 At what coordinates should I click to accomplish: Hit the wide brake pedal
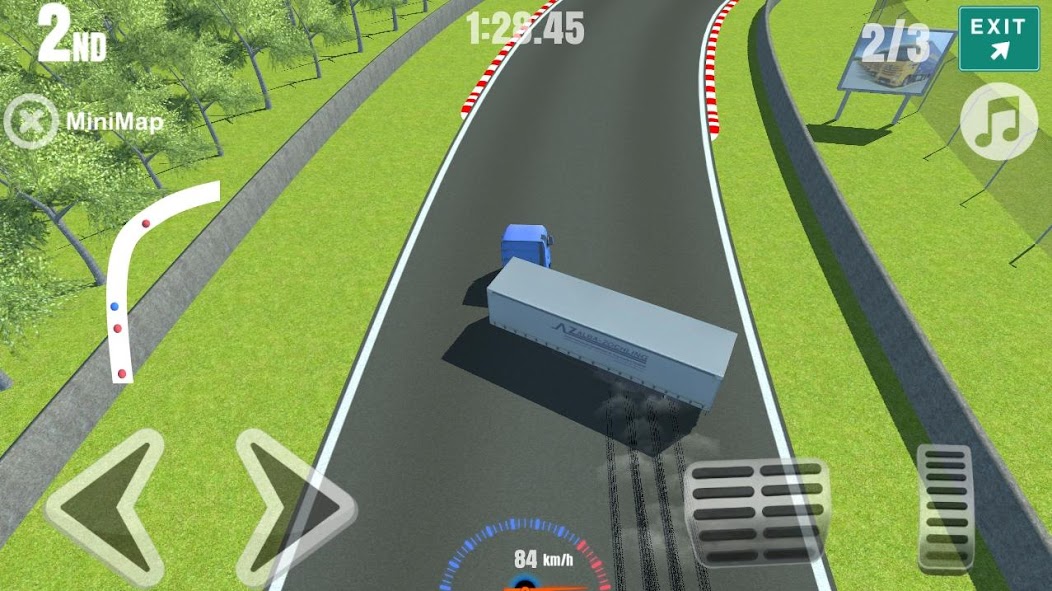(757, 512)
